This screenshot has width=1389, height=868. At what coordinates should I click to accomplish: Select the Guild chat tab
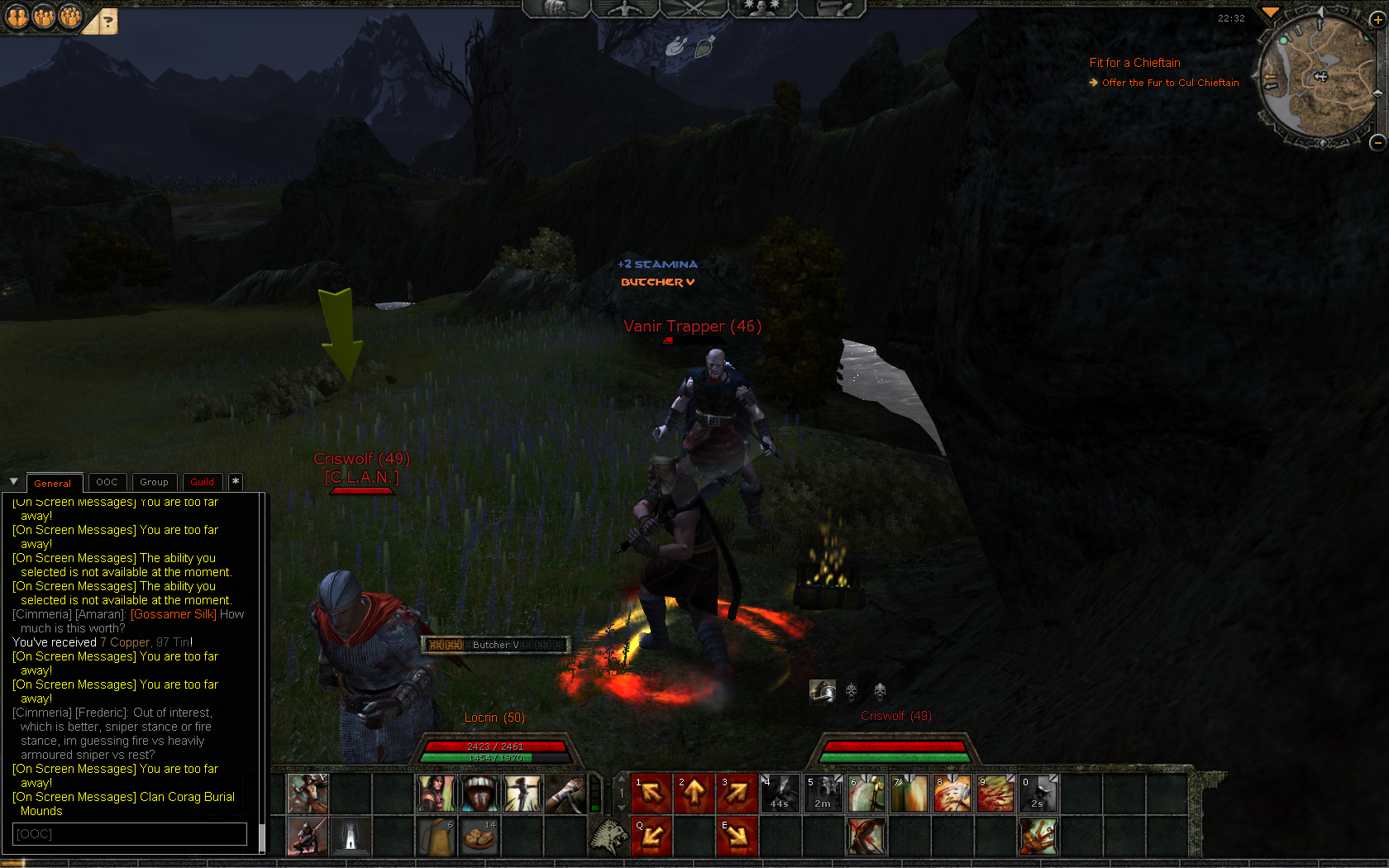202,482
